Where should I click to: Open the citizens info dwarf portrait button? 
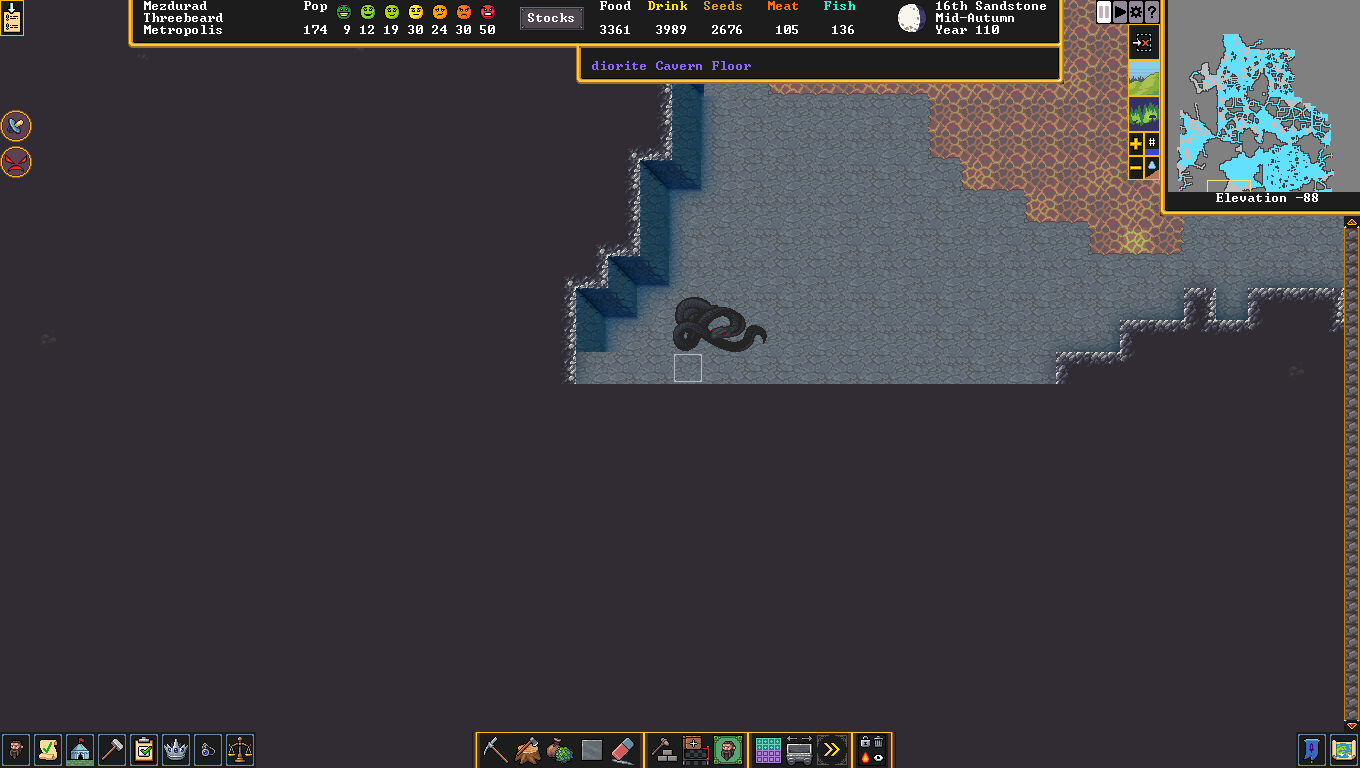(x=16, y=749)
